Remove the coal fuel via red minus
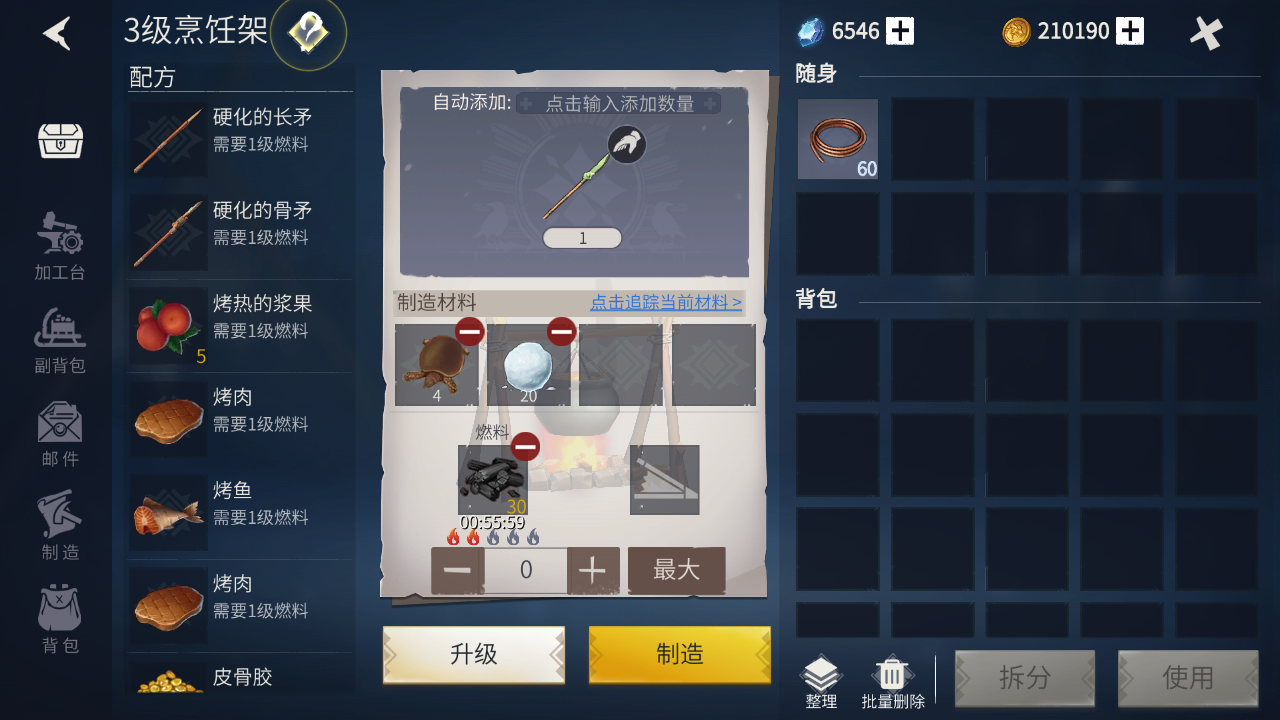This screenshot has height=720, width=1280. click(x=525, y=447)
